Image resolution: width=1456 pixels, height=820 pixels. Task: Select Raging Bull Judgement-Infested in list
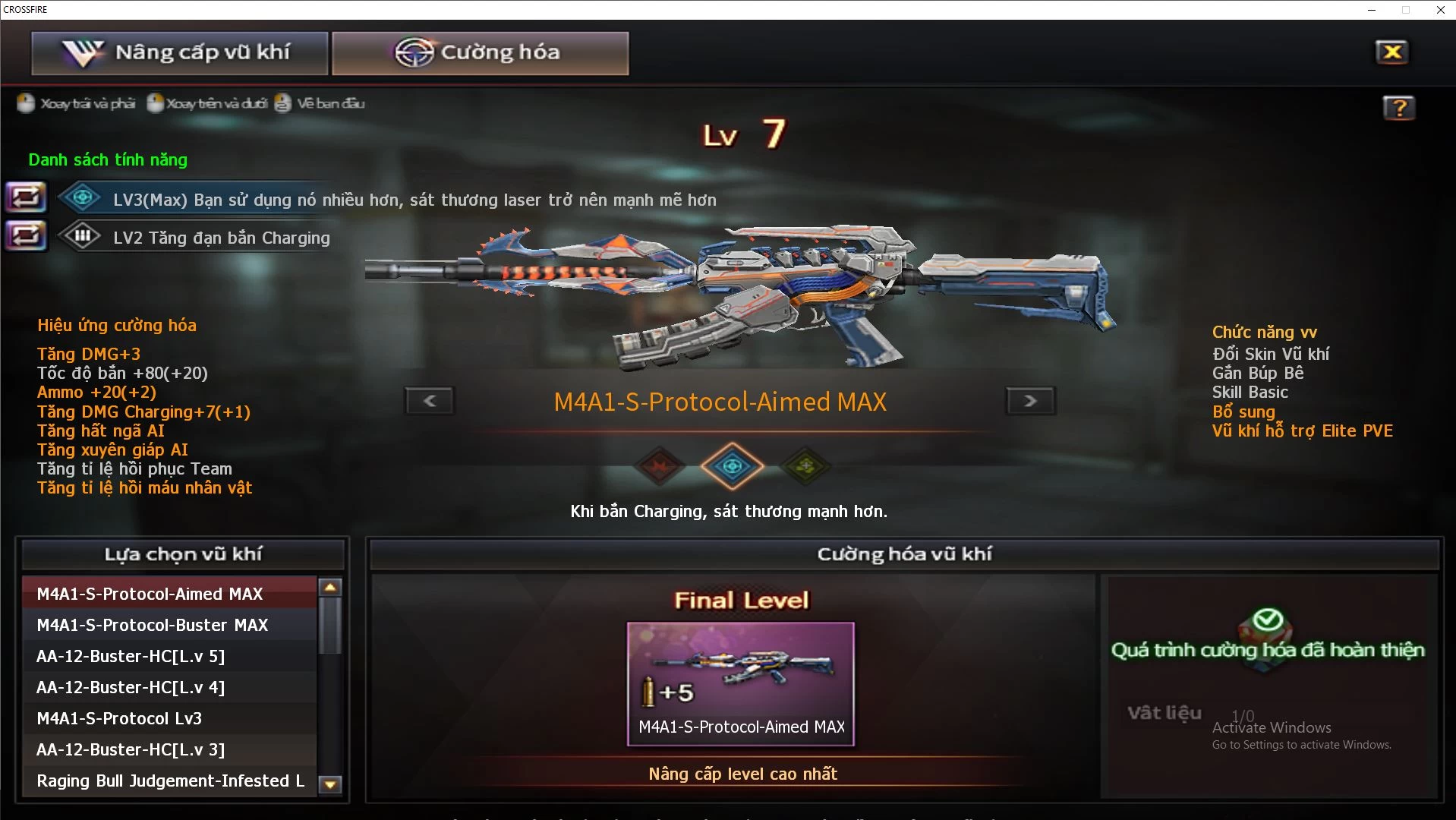coord(169,781)
